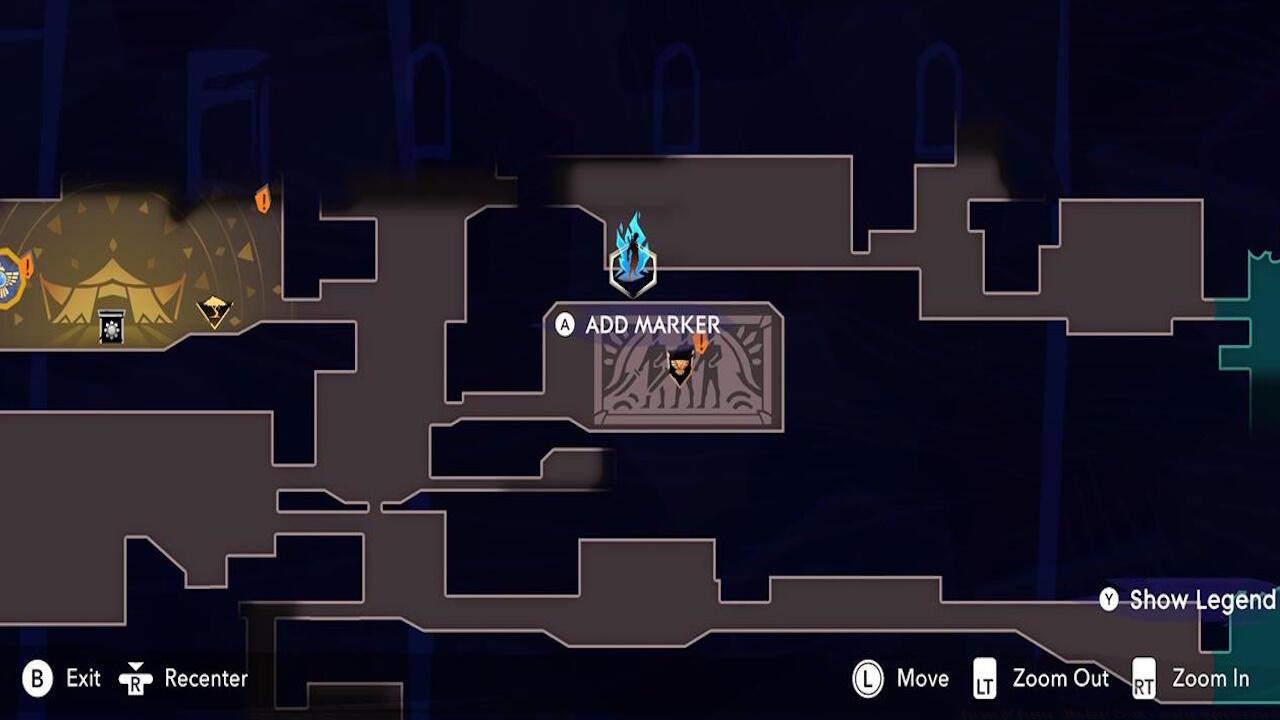This screenshot has height=720, width=1280.
Task: Select the sun banner vendor icon
Action: pyautogui.click(x=111, y=328)
